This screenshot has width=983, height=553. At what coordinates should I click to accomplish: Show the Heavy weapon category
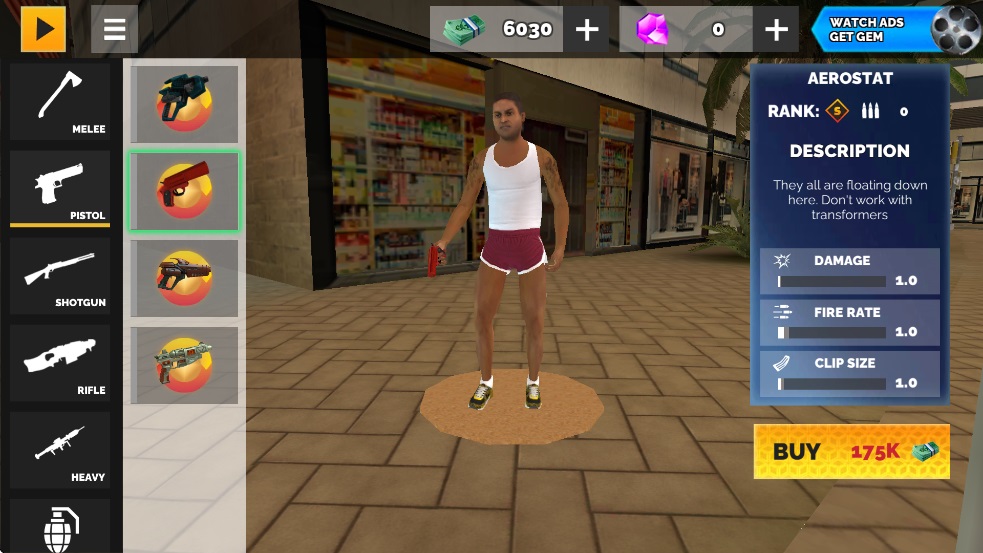(60, 450)
